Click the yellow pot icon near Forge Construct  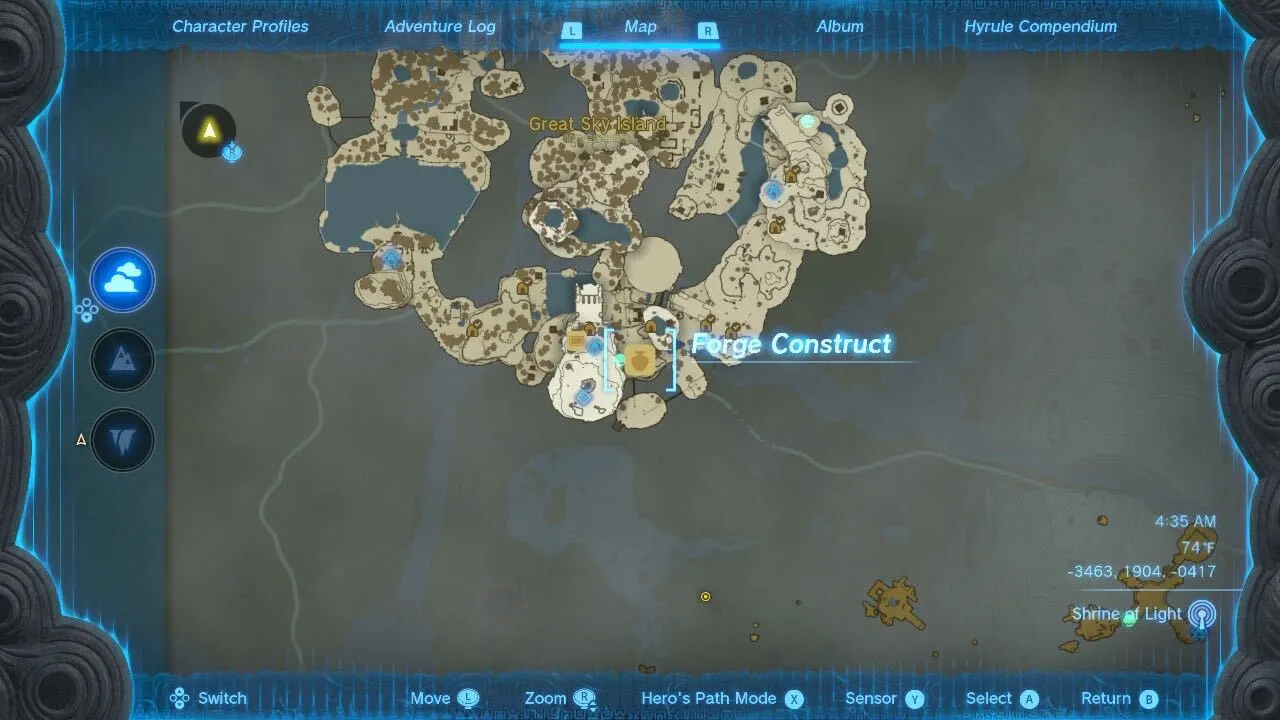(640, 360)
